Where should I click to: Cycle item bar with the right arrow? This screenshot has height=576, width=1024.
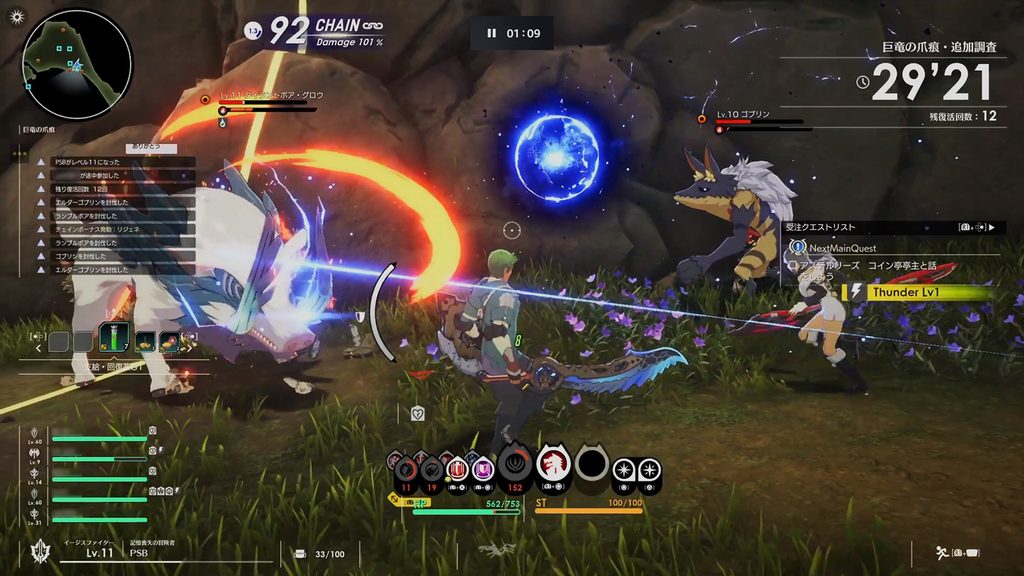(189, 349)
